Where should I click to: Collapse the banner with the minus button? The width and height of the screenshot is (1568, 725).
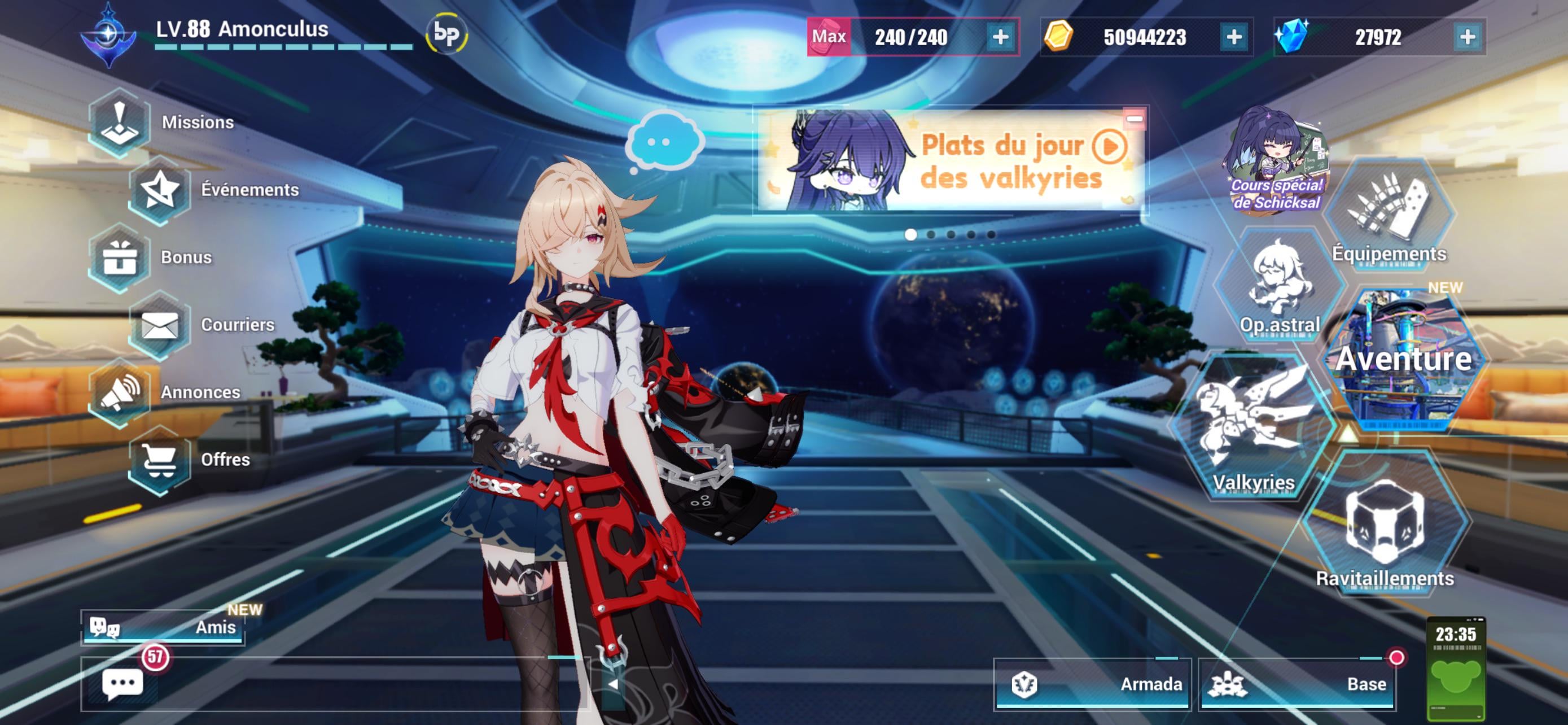tap(1134, 119)
